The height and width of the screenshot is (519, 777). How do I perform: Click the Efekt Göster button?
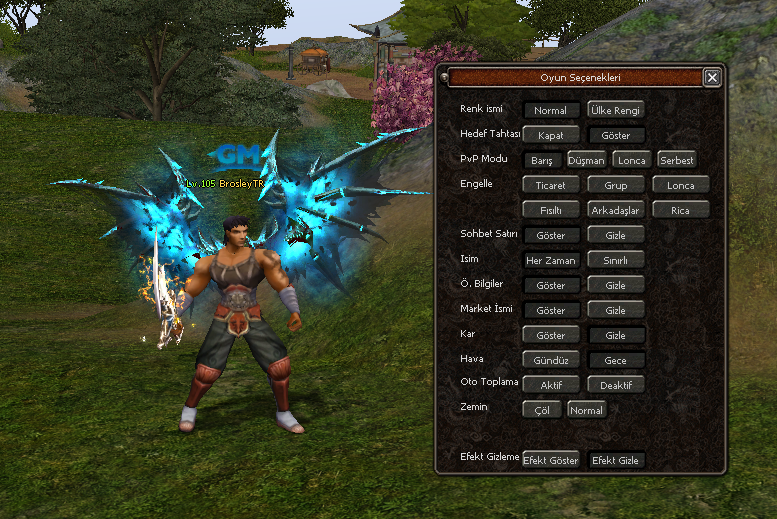click(x=550, y=460)
